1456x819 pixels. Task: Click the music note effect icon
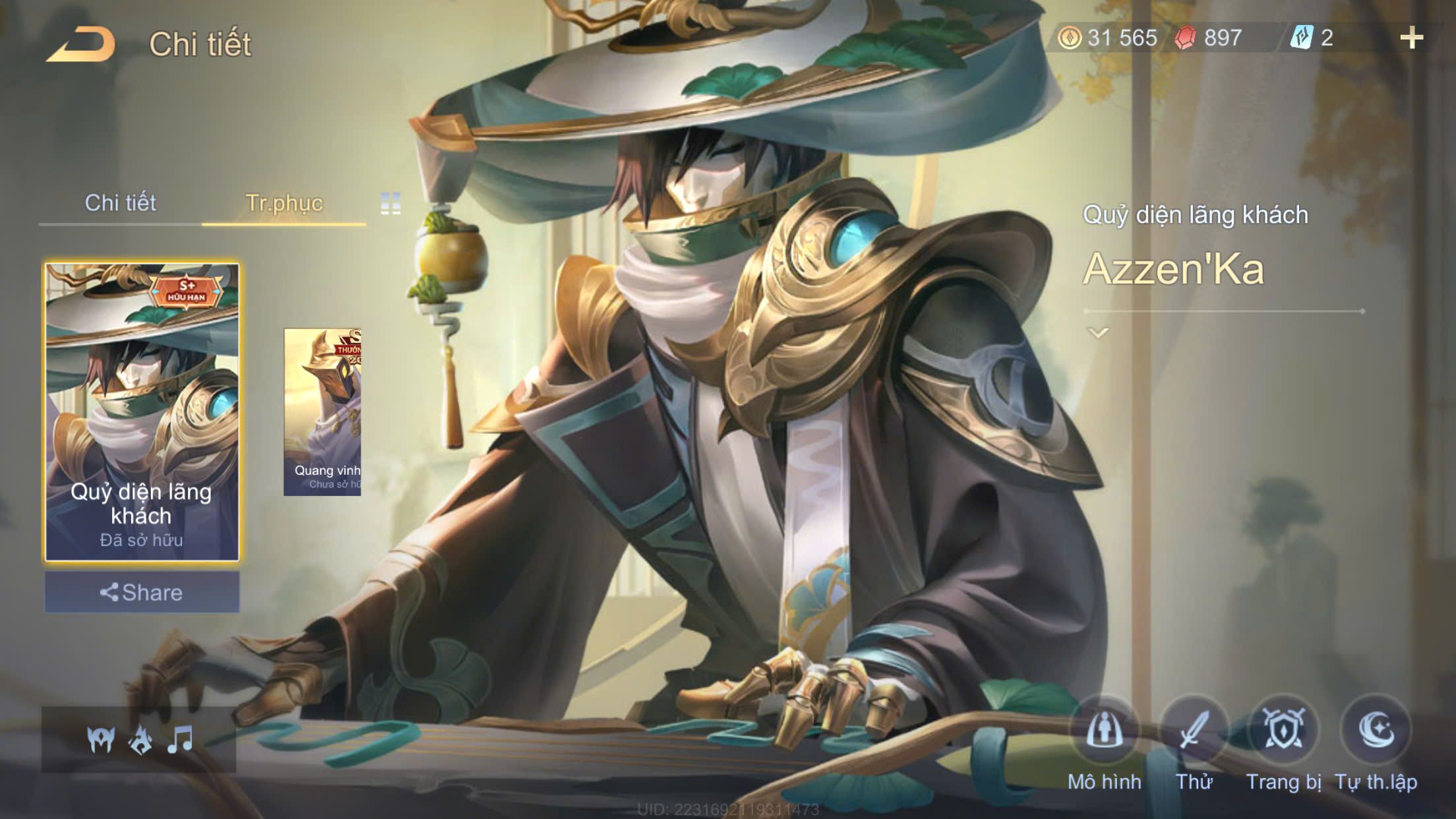(179, 740)
